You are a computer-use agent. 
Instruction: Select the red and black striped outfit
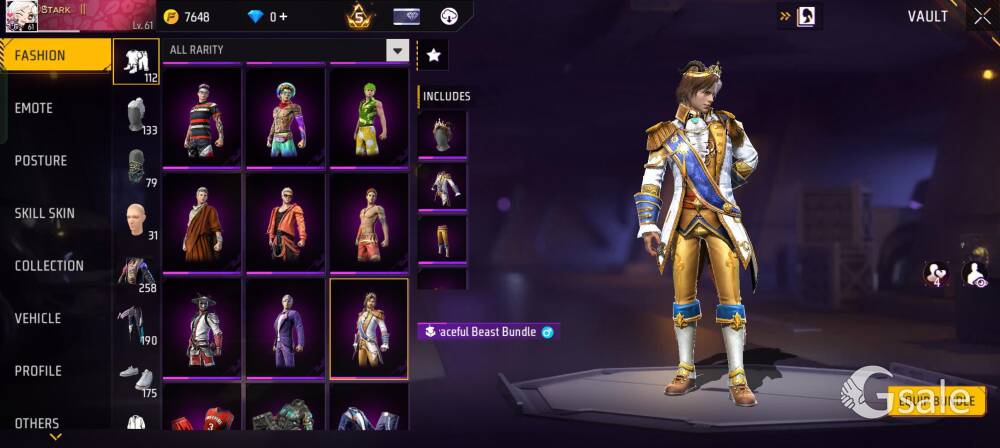tap(202, 118)
